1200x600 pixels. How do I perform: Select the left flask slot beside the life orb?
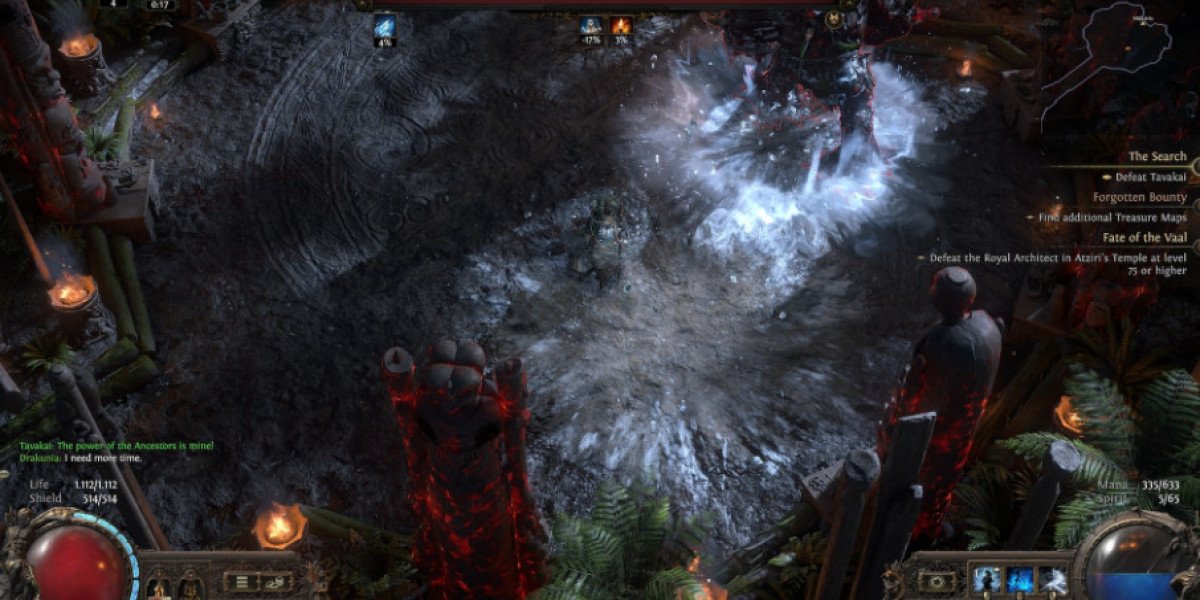(159, 585)
